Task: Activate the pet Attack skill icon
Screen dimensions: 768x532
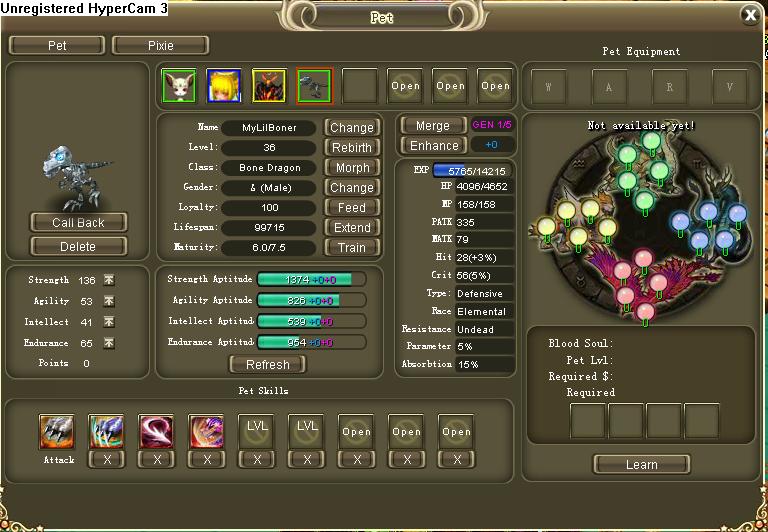Action: (x=57, y=431)
